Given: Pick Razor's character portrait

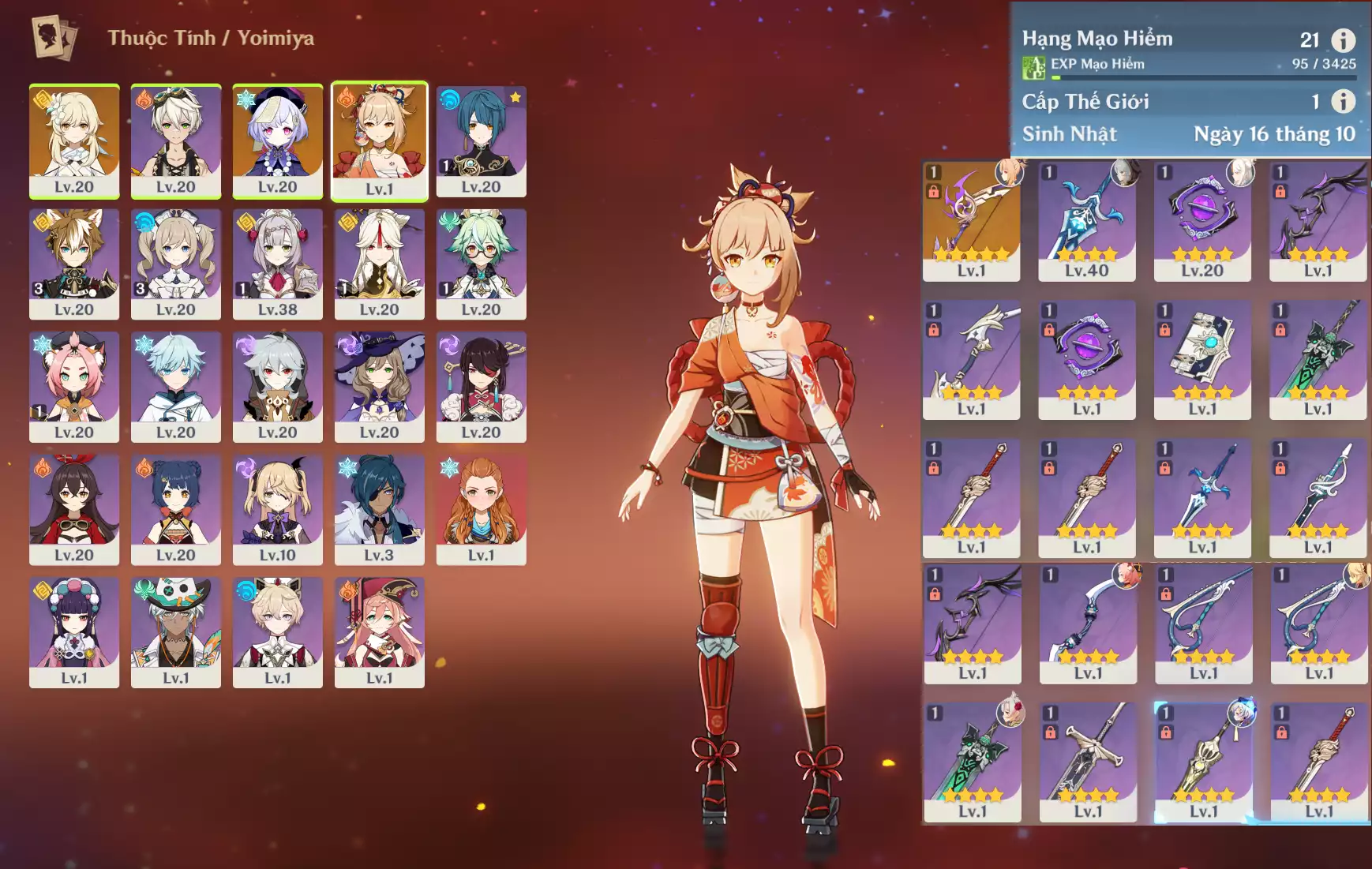Looking at the screenshot, I should click(277, 387).
